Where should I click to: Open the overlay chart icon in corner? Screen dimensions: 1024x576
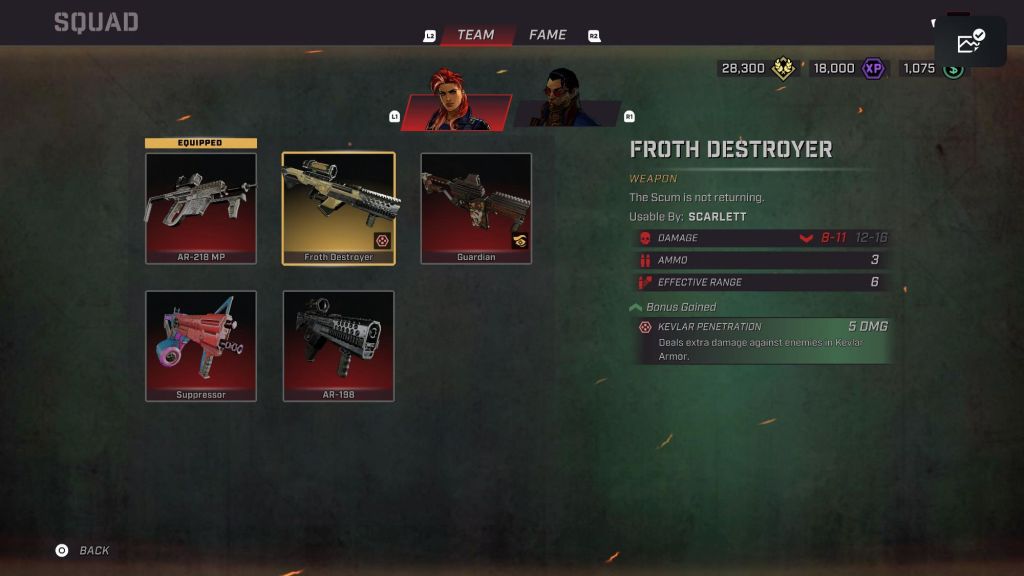click(970, 42)
